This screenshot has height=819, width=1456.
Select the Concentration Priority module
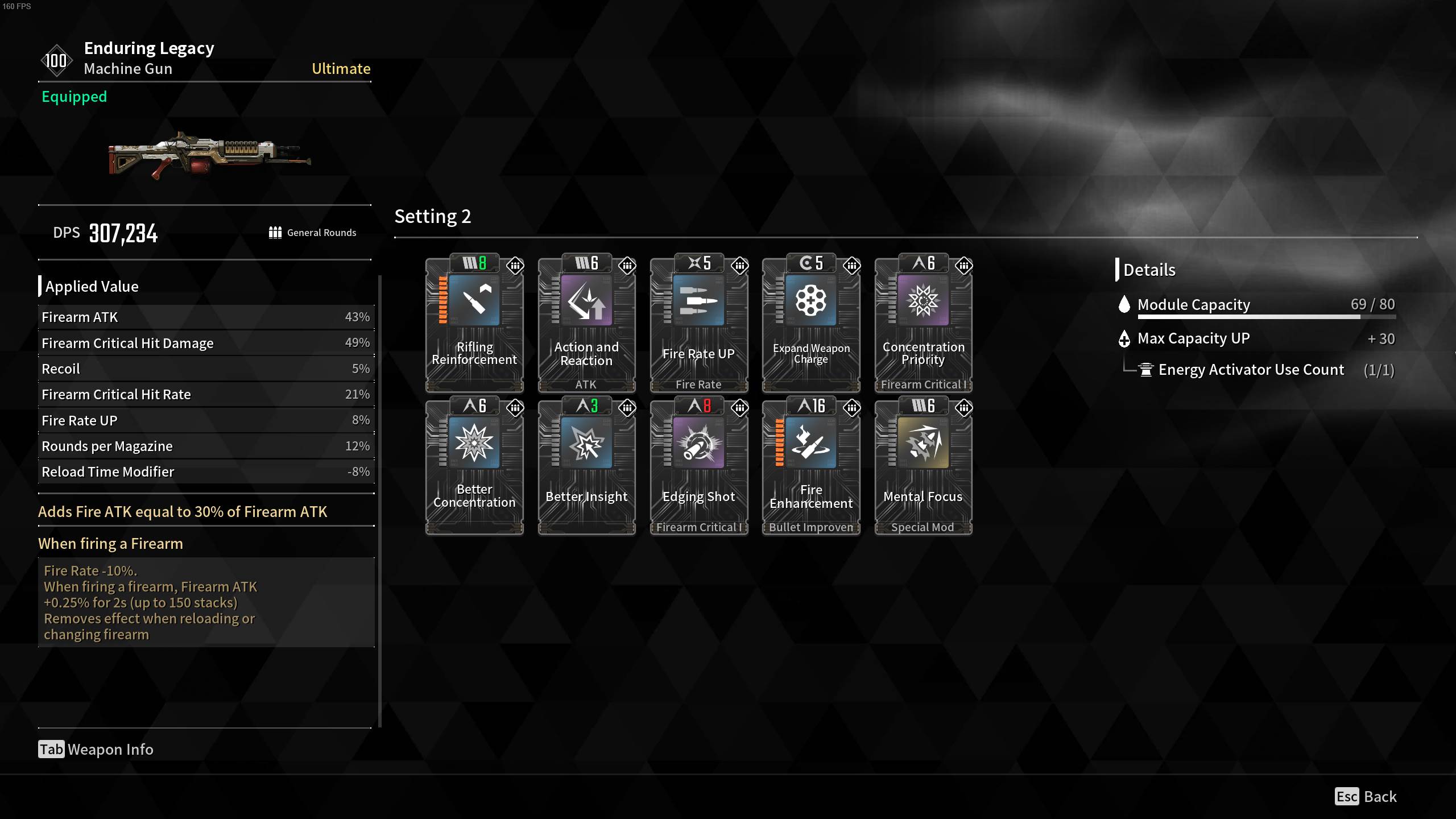point(923,323)
